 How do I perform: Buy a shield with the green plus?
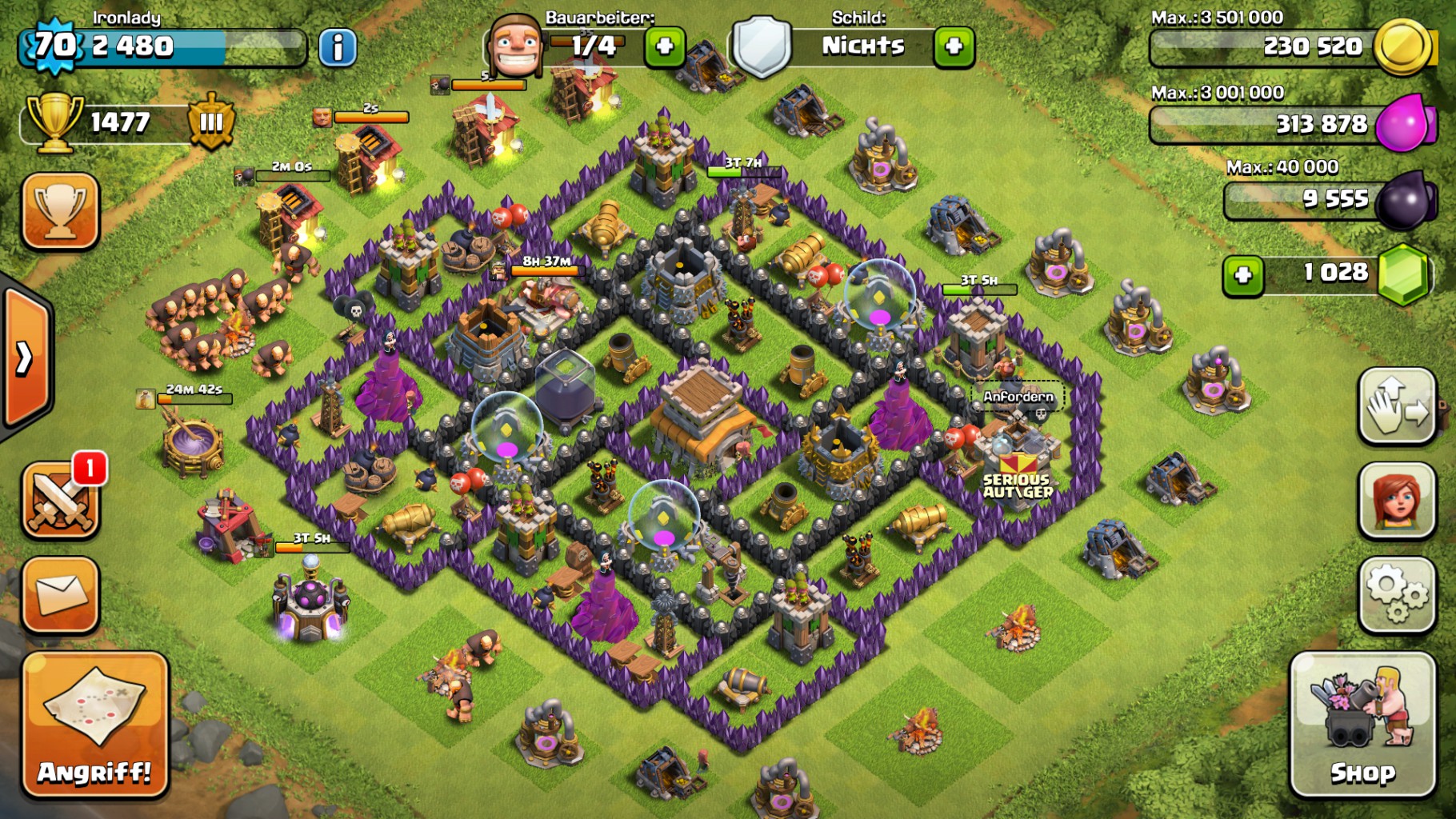pyautogui.click(x=954, y=47)
